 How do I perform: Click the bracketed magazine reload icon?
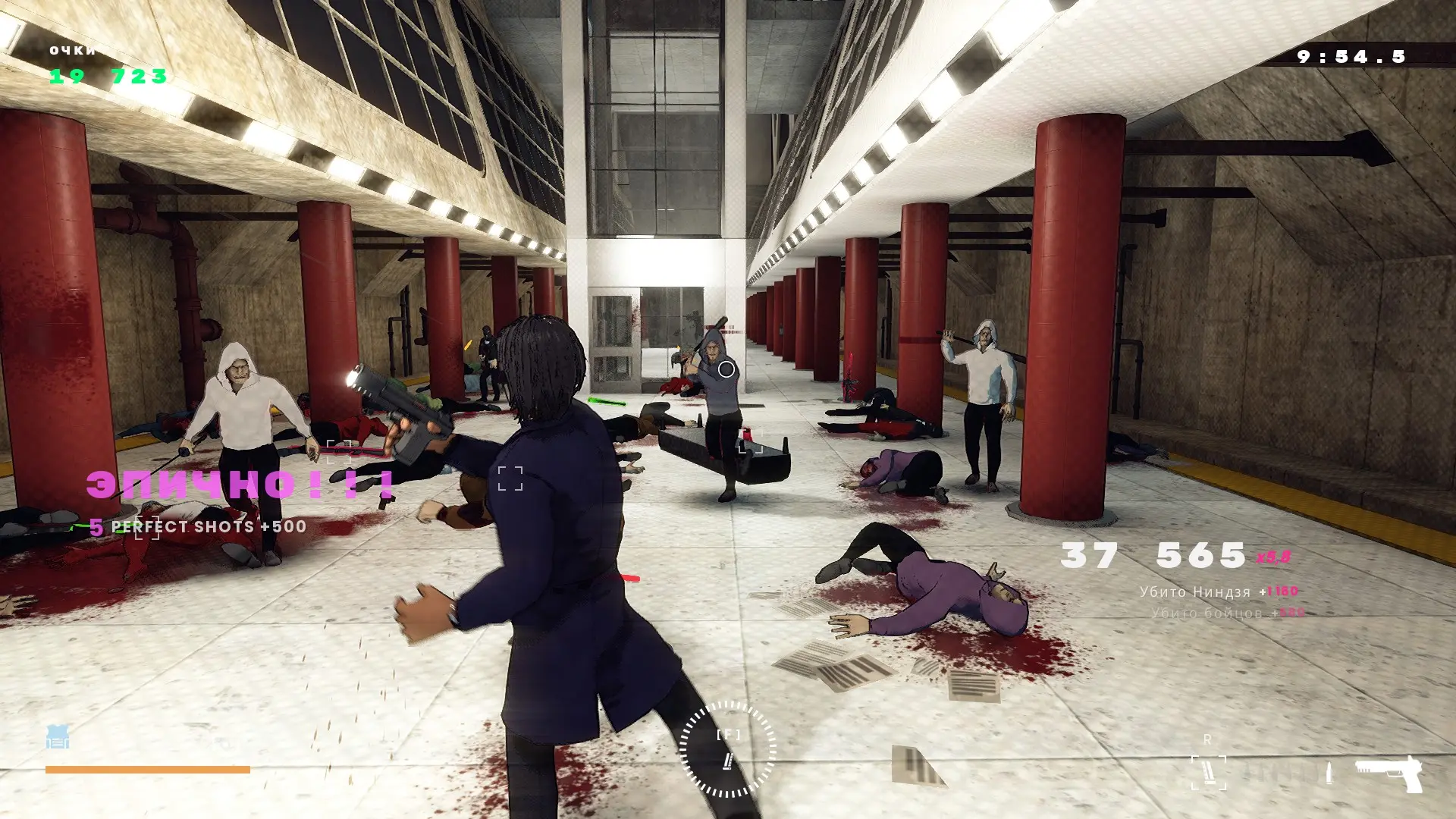[1208, 773]
